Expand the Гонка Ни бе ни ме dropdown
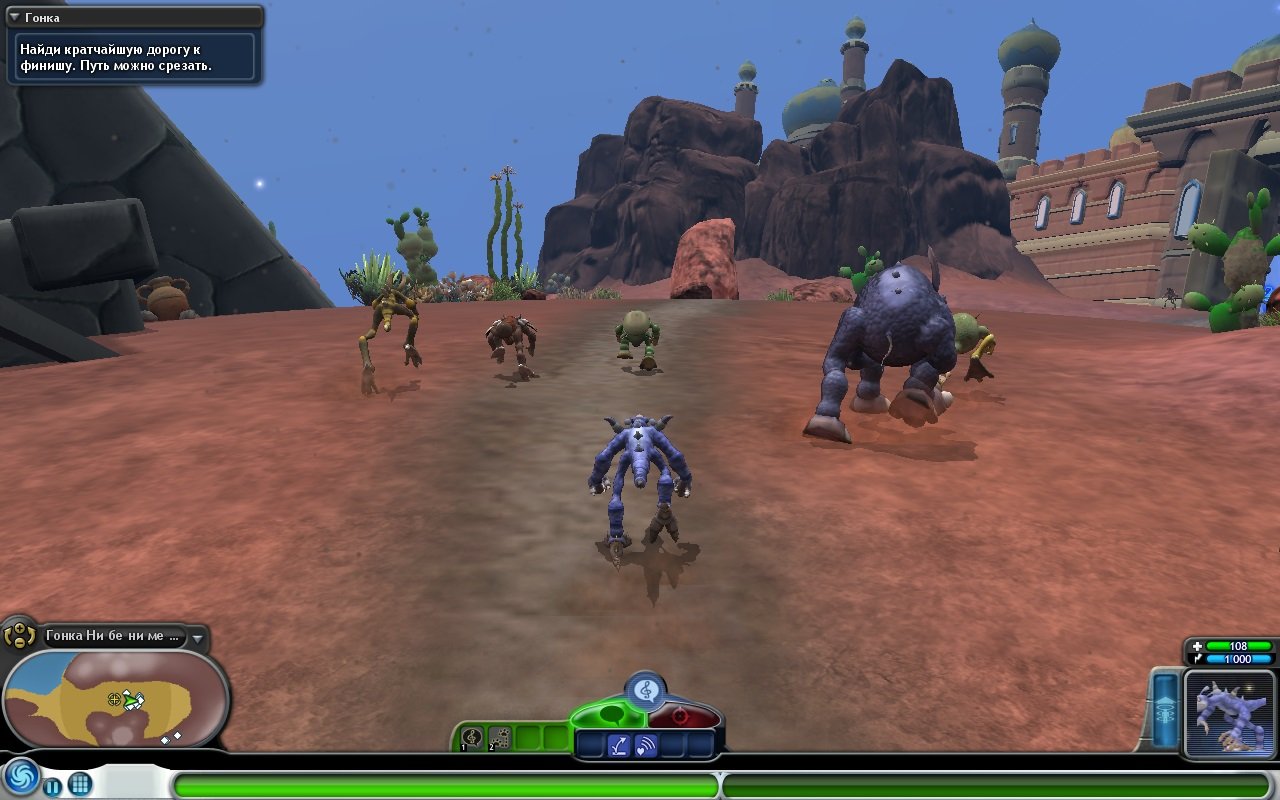Image resolution: width=1280 pixels, height=800 pixels. point(197,639)
